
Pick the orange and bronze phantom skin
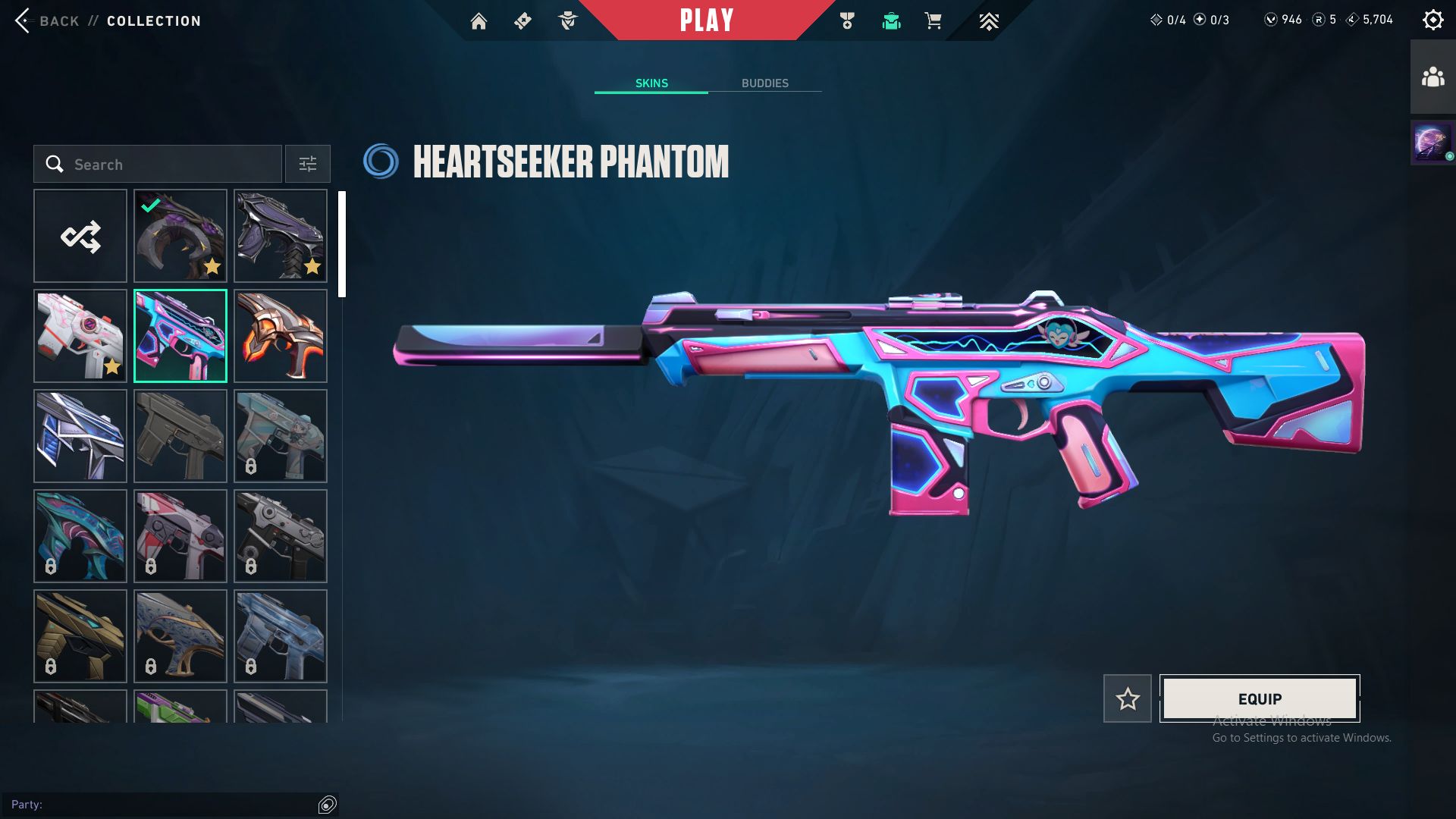[x=281, y=337]
